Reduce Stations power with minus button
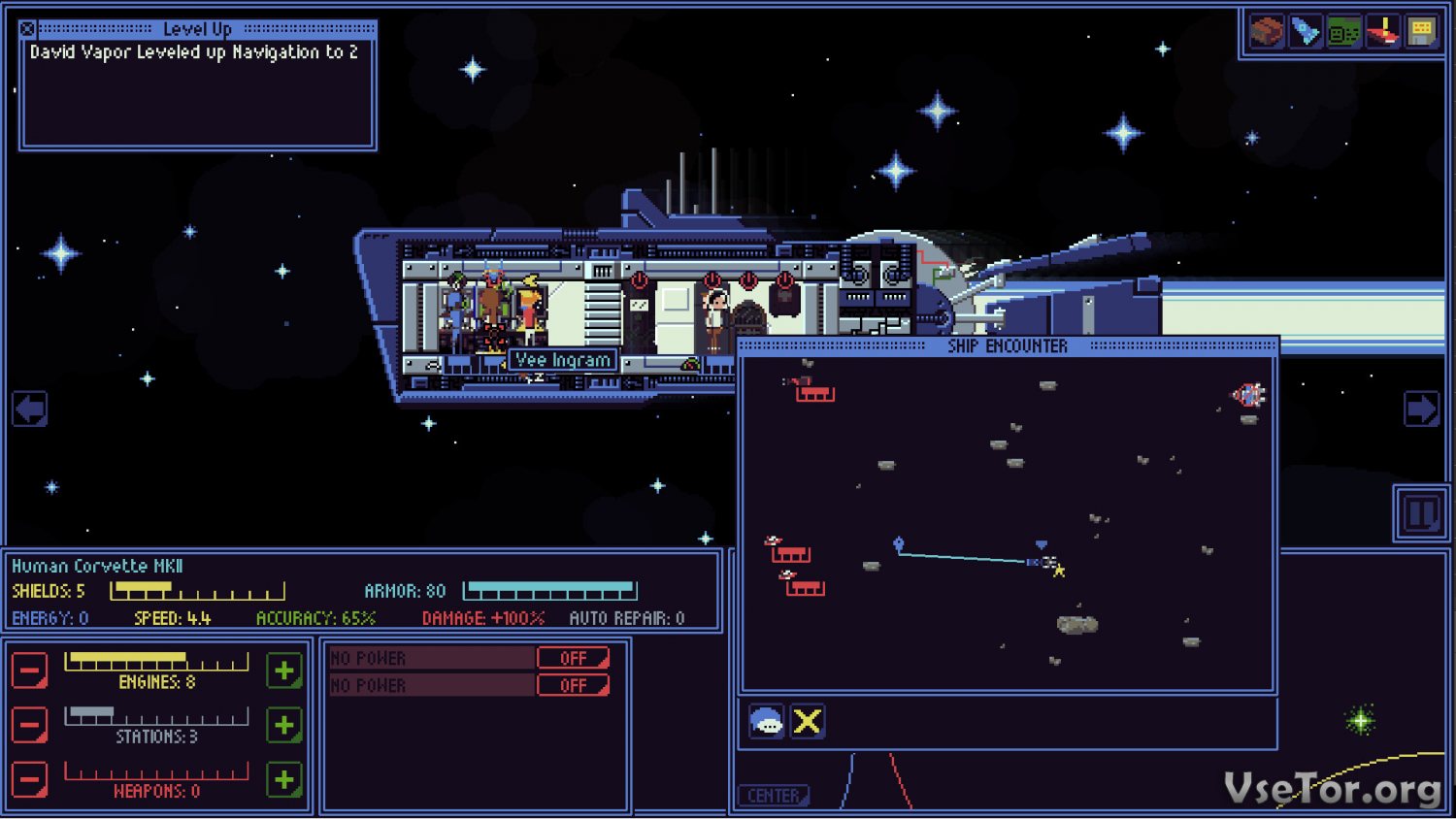The image size is (1456, 819). coord(29,725)
